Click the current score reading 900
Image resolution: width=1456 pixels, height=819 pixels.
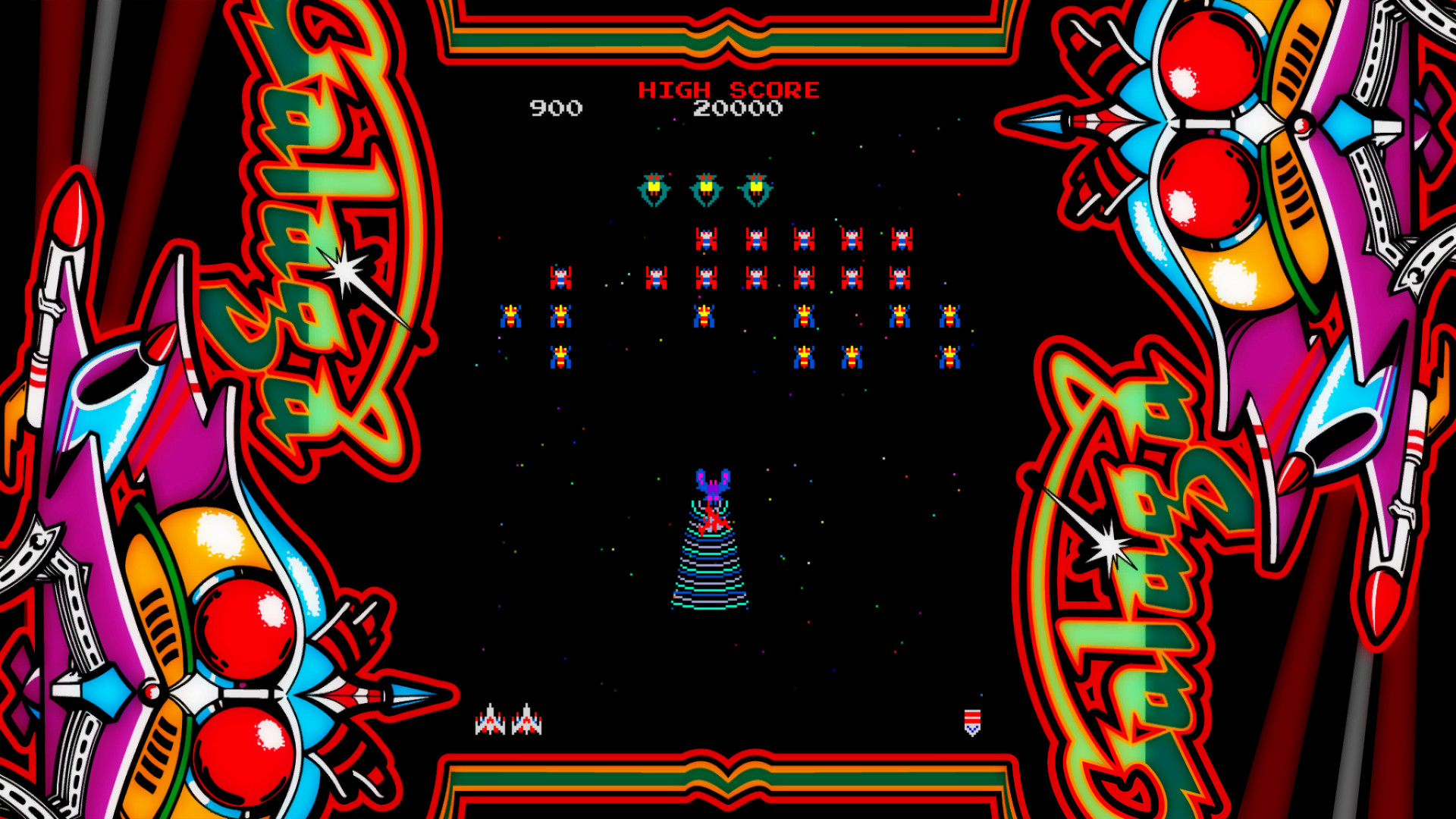pyautogui.click(x=557, y=108)
